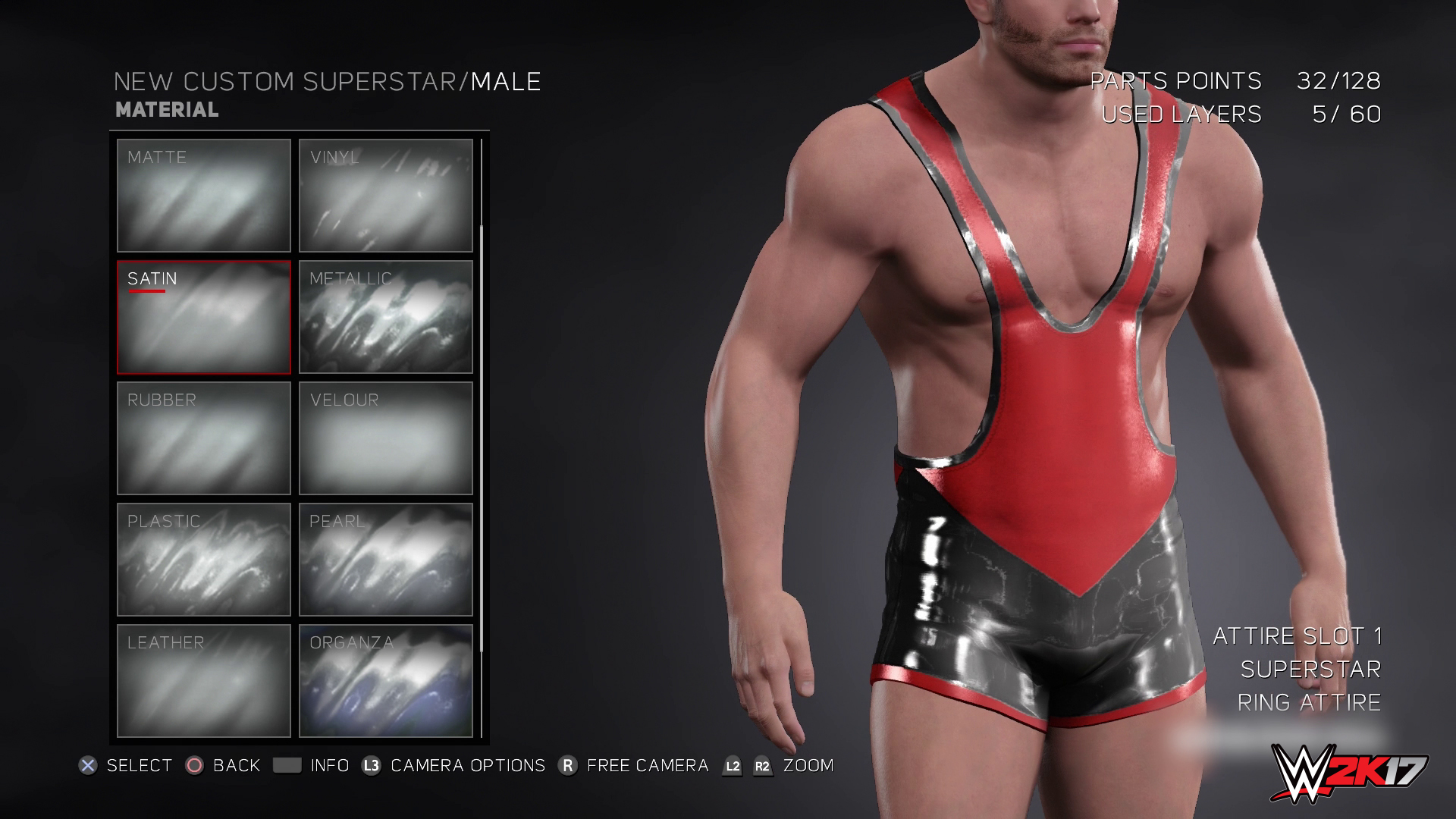Screen dimensions: 1456x819
Task: Confirm the currently highlighted Satin material
Action: (204, 317)
